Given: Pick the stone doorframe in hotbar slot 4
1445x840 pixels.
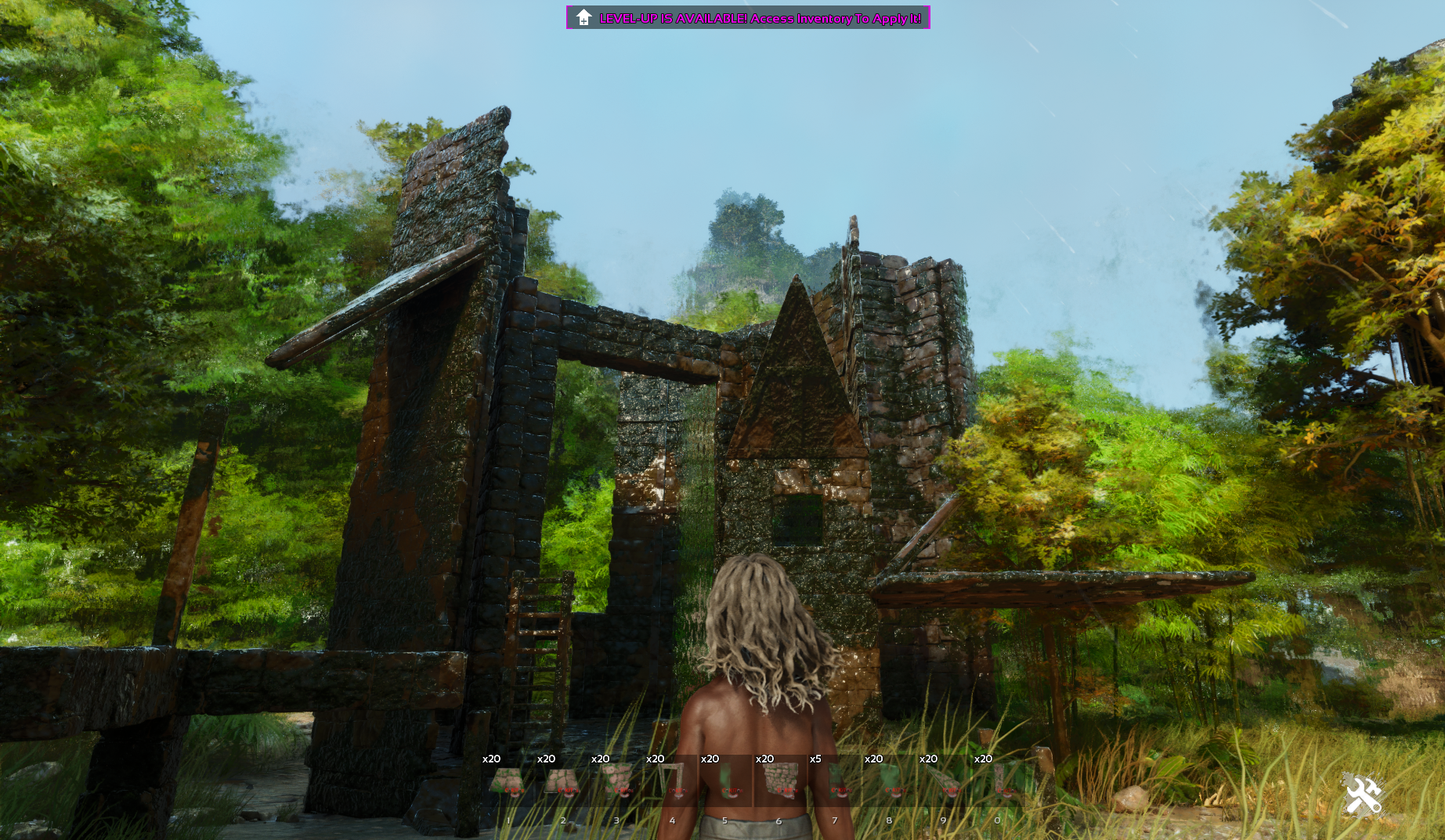Looking at the screenshot, I should point(671,781).
